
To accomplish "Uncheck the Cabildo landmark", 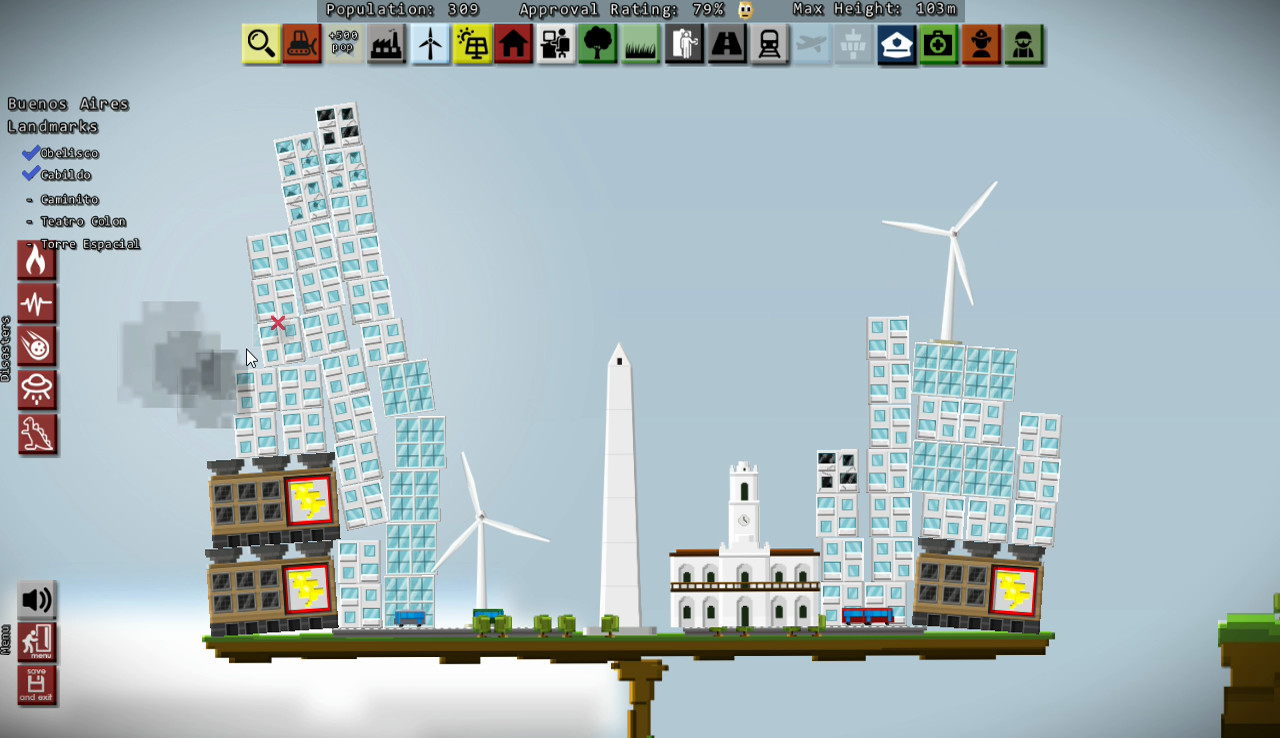I will [29, 173].
